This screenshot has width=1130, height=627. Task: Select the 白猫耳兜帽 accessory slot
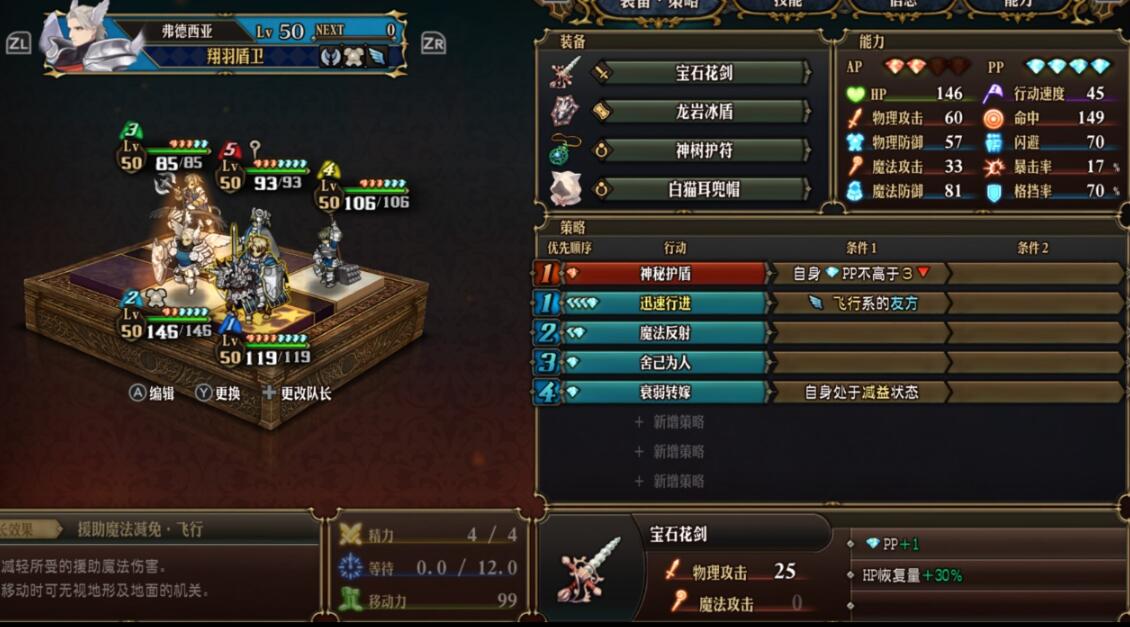(704, 189)
